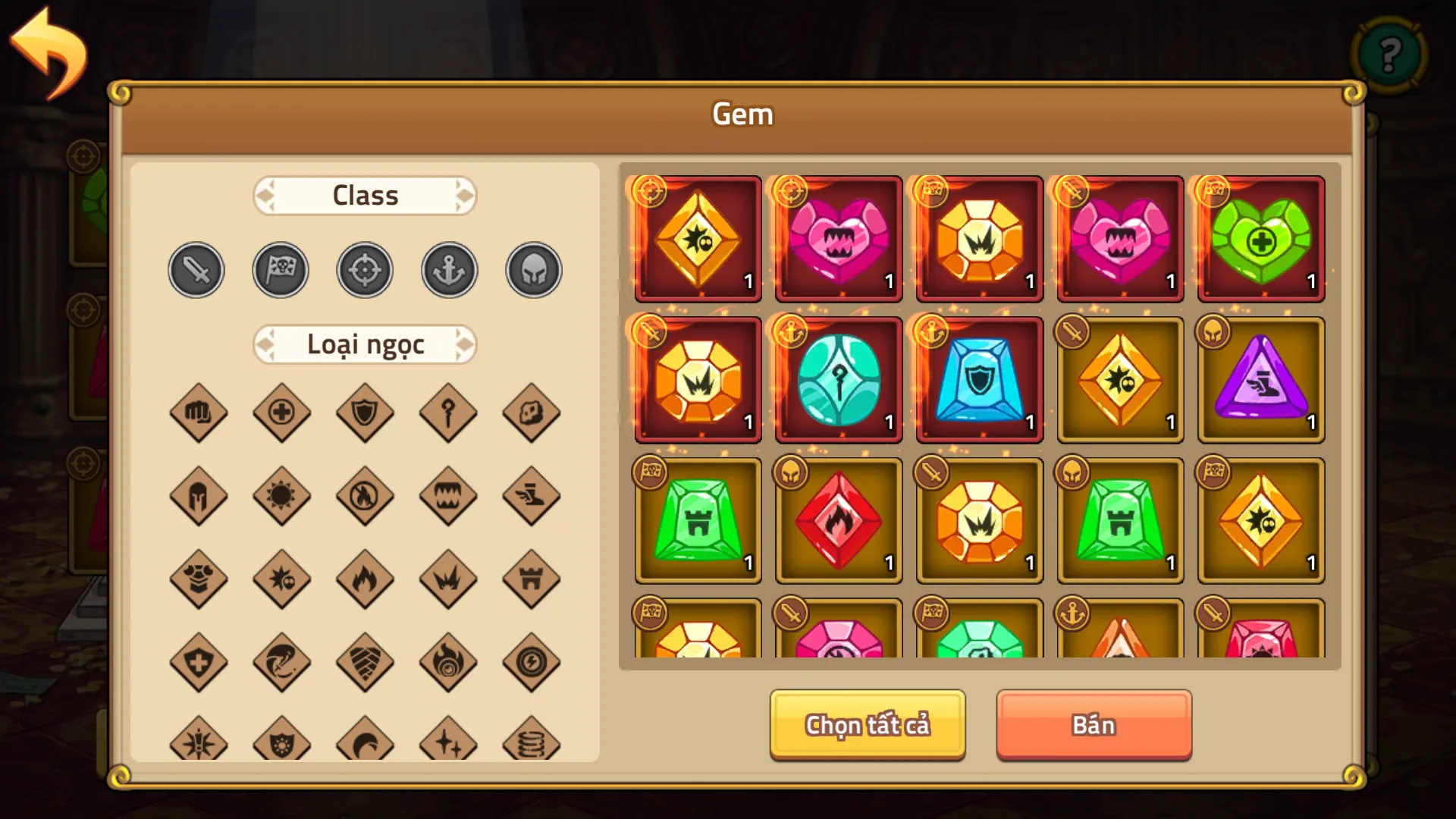Select the anchor class filter
This screenshot has height=819, width=1456.
[x=448, y=269]
